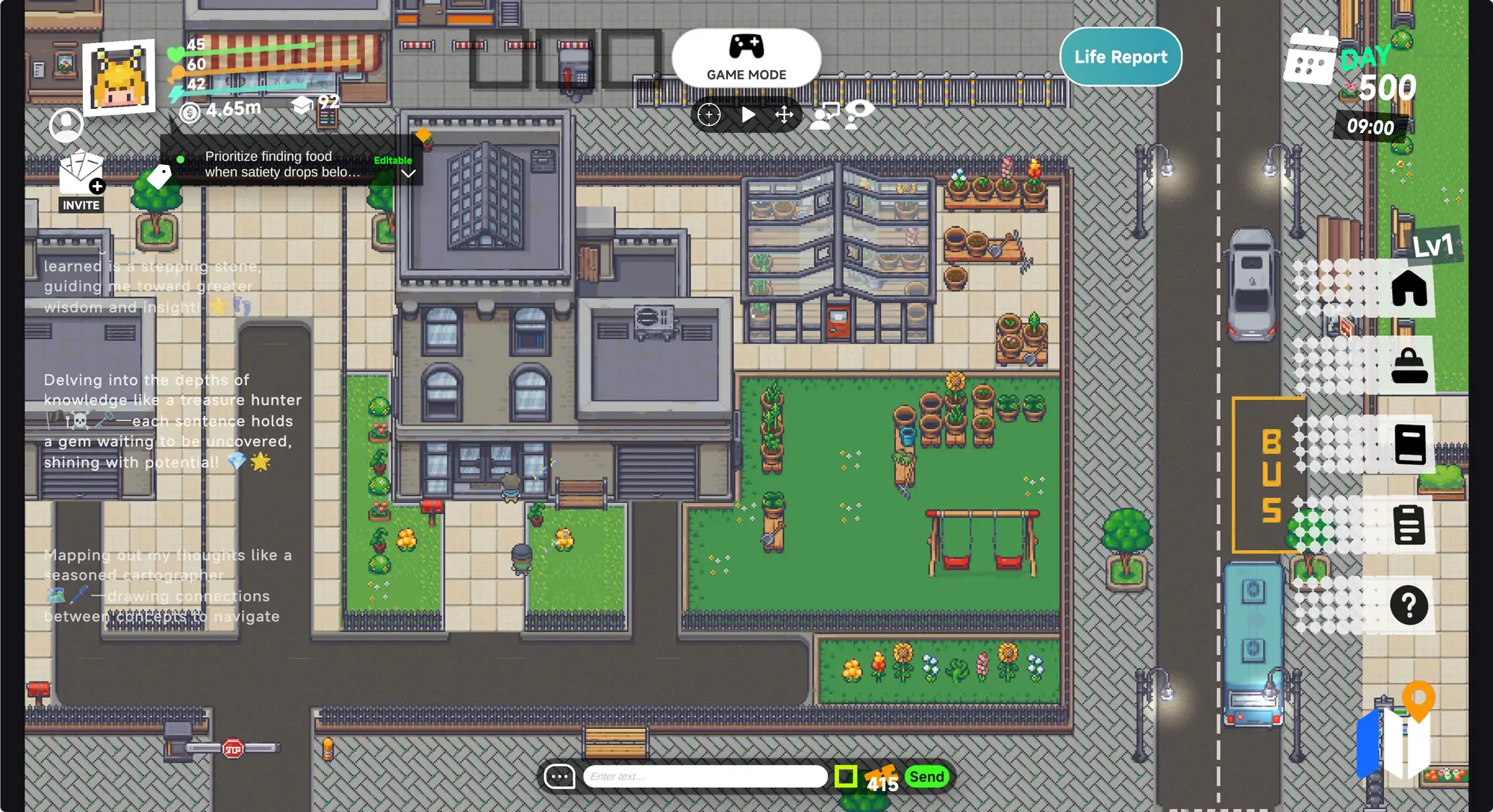Open the person with speech bubble icon
The width and height of the screenshot is (1493, 812).
click(x=824, y=116)
